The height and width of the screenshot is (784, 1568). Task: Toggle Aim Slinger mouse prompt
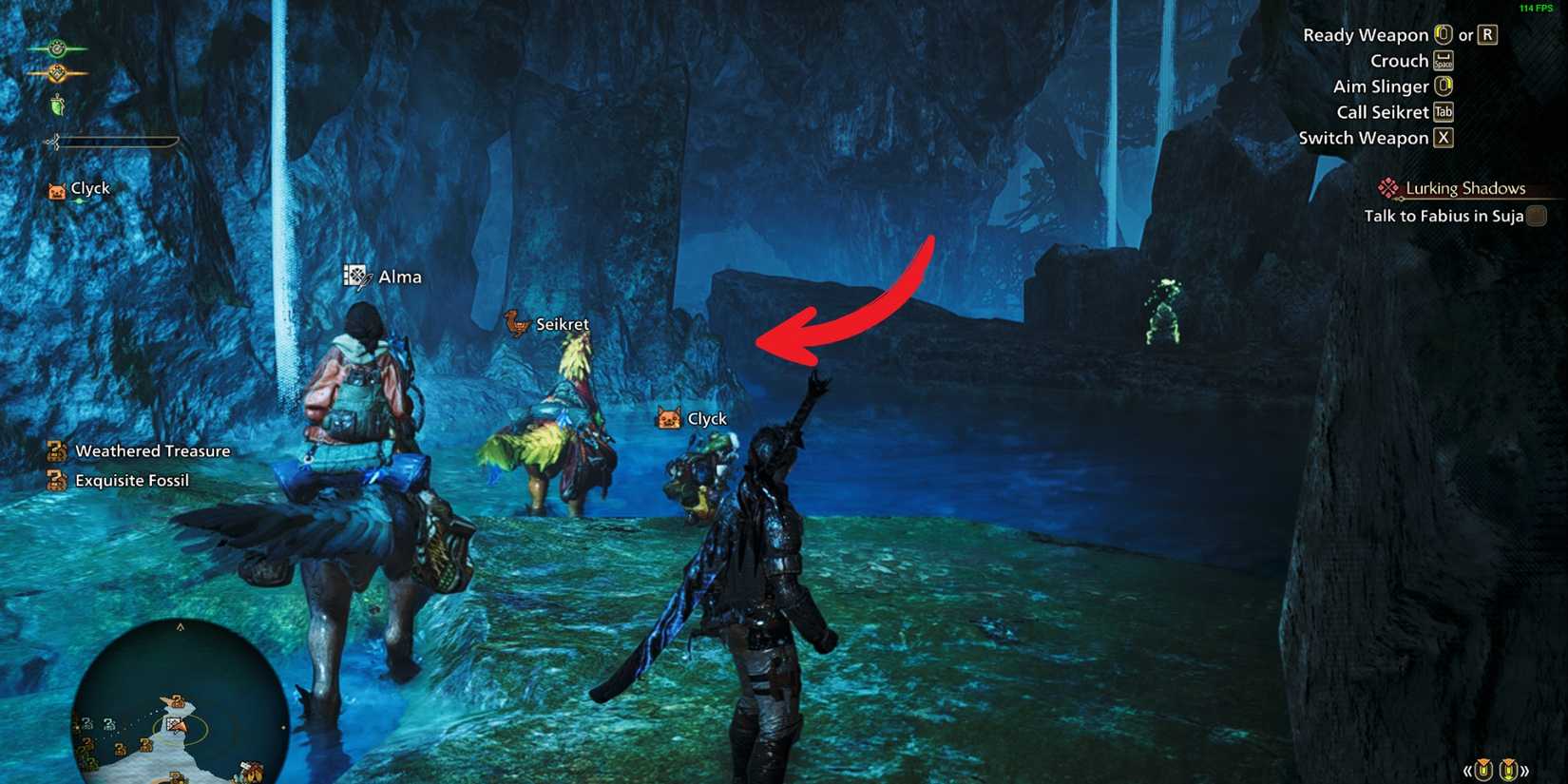coord(1445,86)
